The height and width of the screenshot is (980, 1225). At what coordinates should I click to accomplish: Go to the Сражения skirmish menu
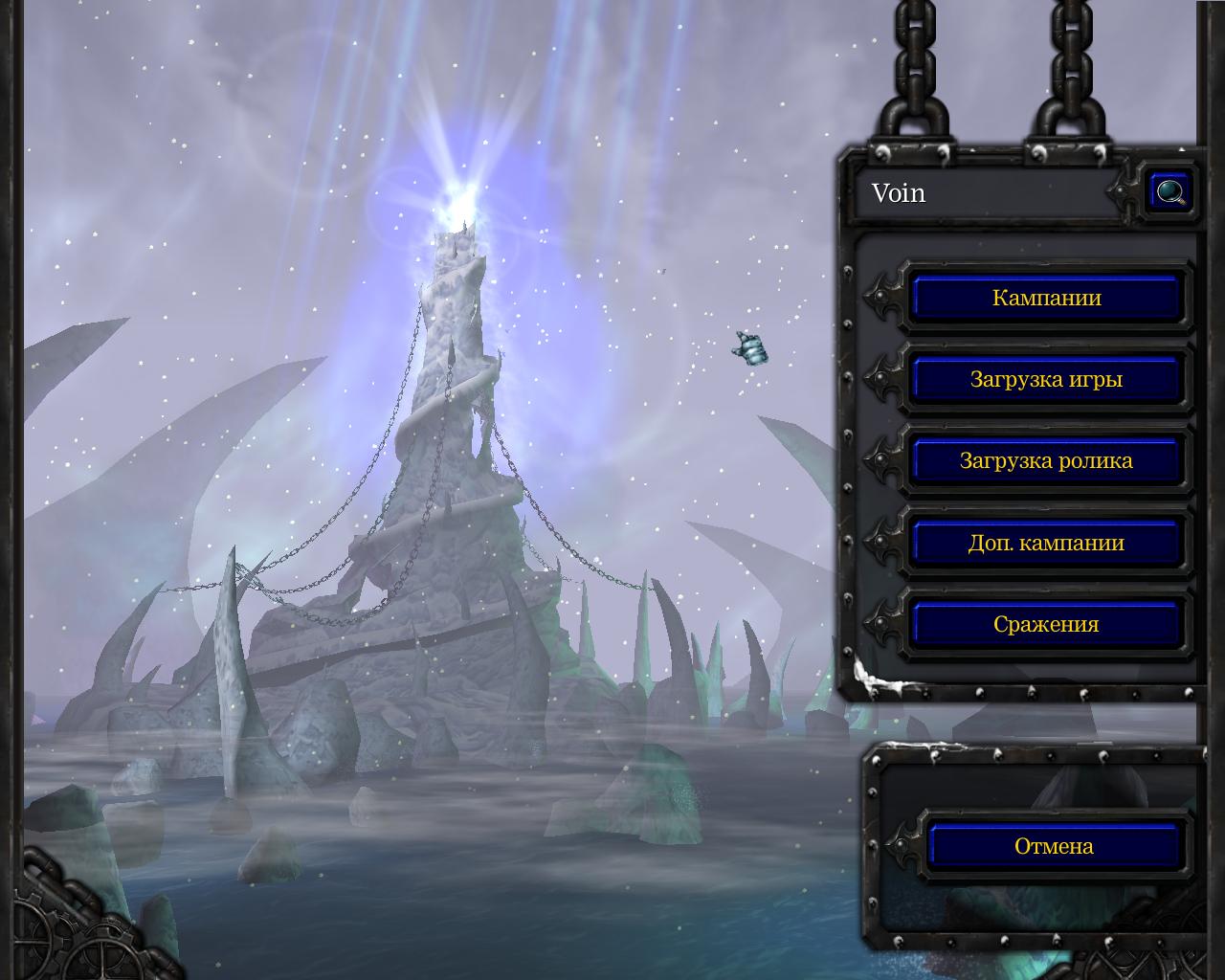1046,624
